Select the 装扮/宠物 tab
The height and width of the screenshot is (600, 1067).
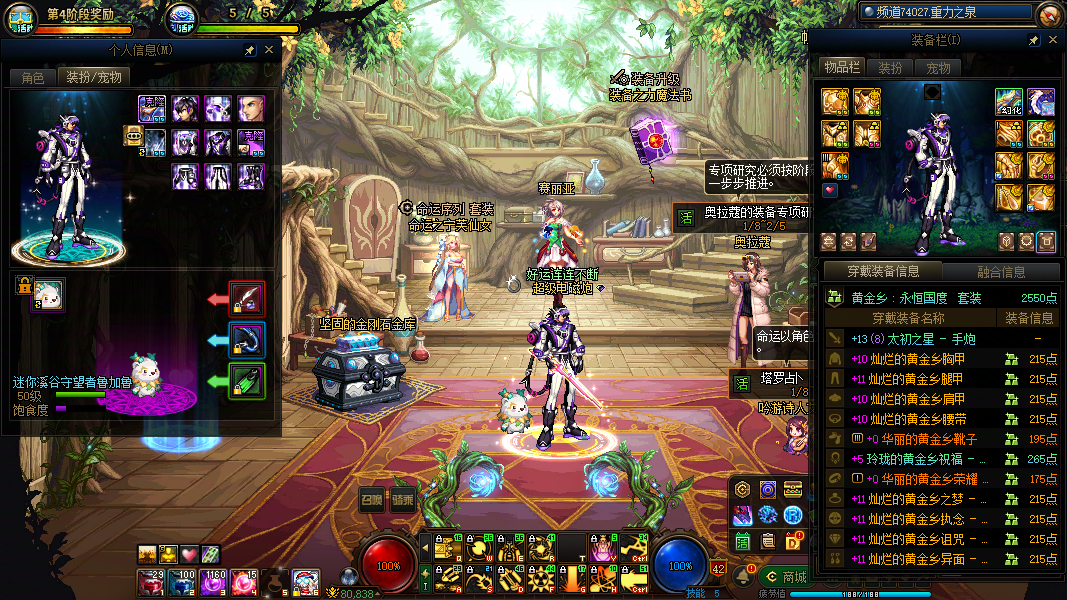tap(94, 77)
